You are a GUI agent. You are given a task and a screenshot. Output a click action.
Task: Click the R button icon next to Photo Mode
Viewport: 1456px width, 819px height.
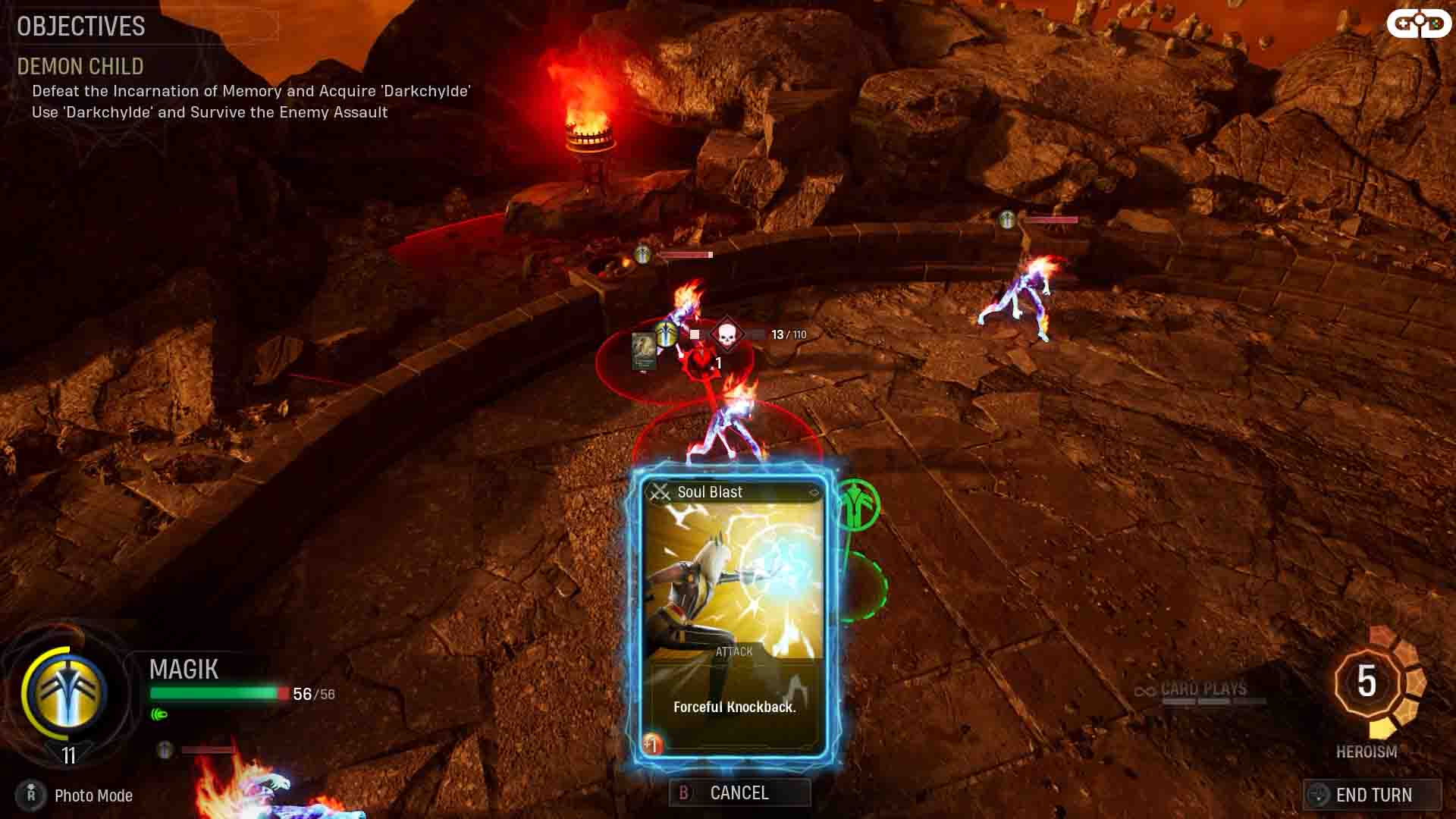(x=31, y=795)
